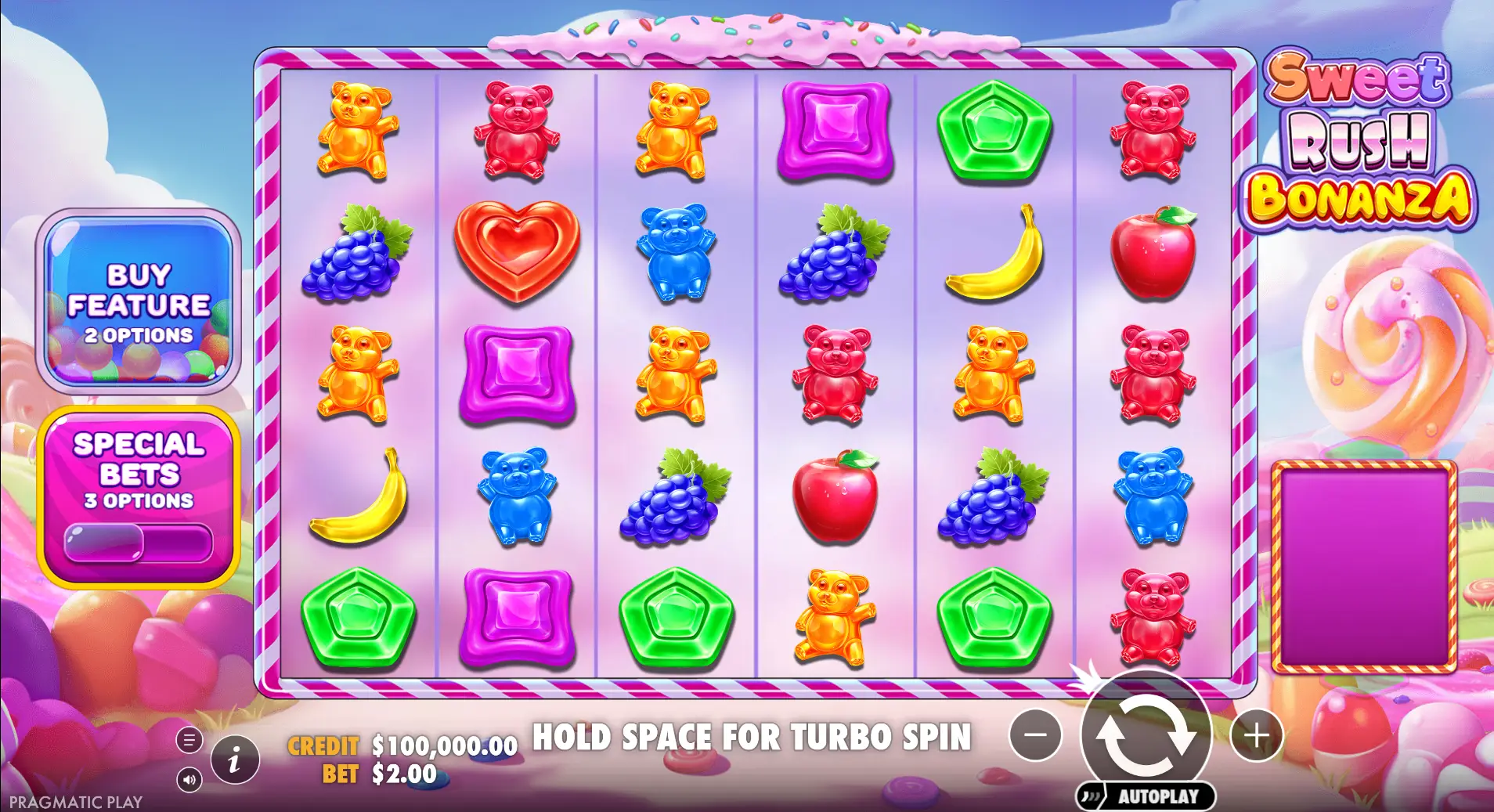
Task: Open Autoplay settings
Action: point(1144,796)
